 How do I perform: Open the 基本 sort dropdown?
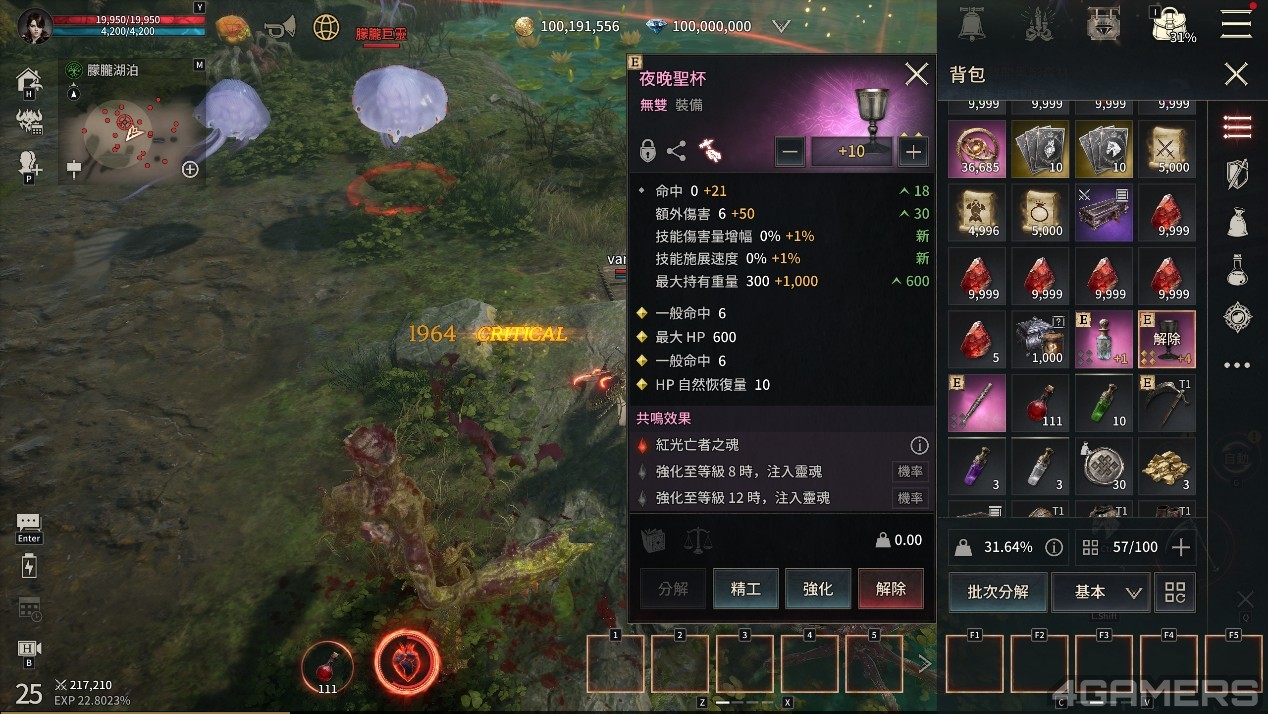coord(1100,592)
